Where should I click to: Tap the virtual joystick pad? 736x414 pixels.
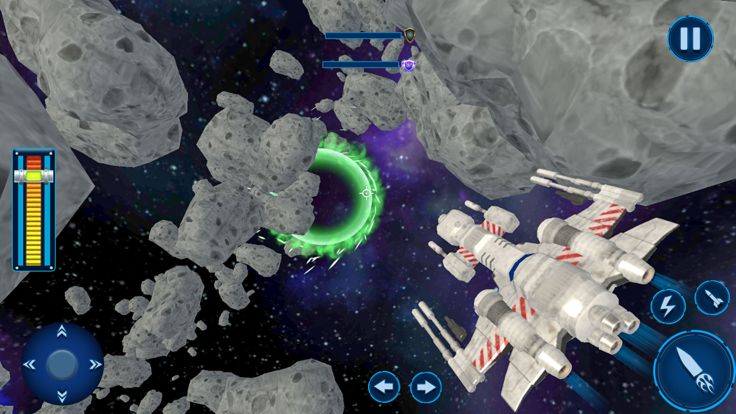point(62,362)
